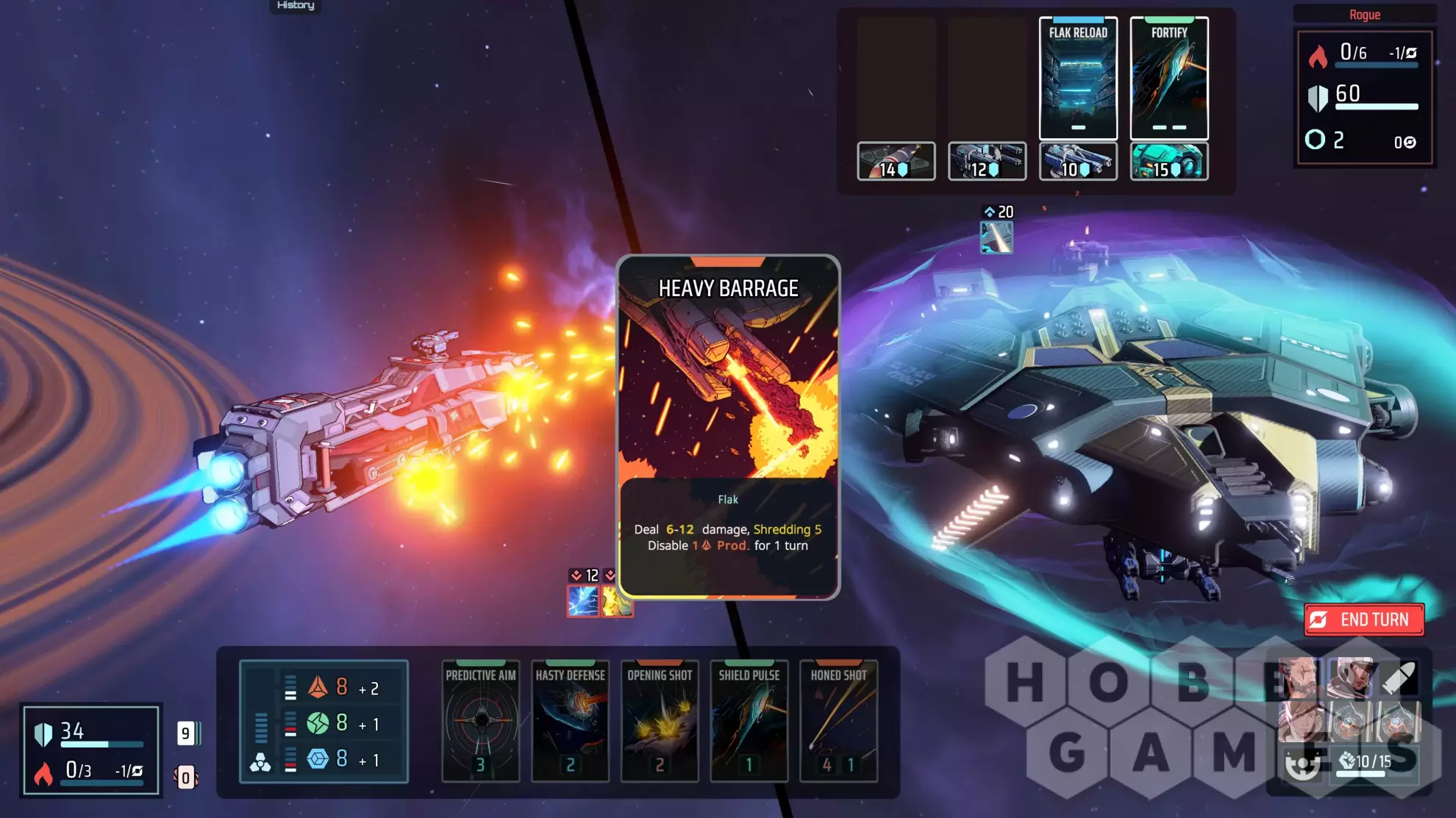Inspect the enemy Flak Reload card
Screen dimensions: 1456x818
[x=1078, y=78]
